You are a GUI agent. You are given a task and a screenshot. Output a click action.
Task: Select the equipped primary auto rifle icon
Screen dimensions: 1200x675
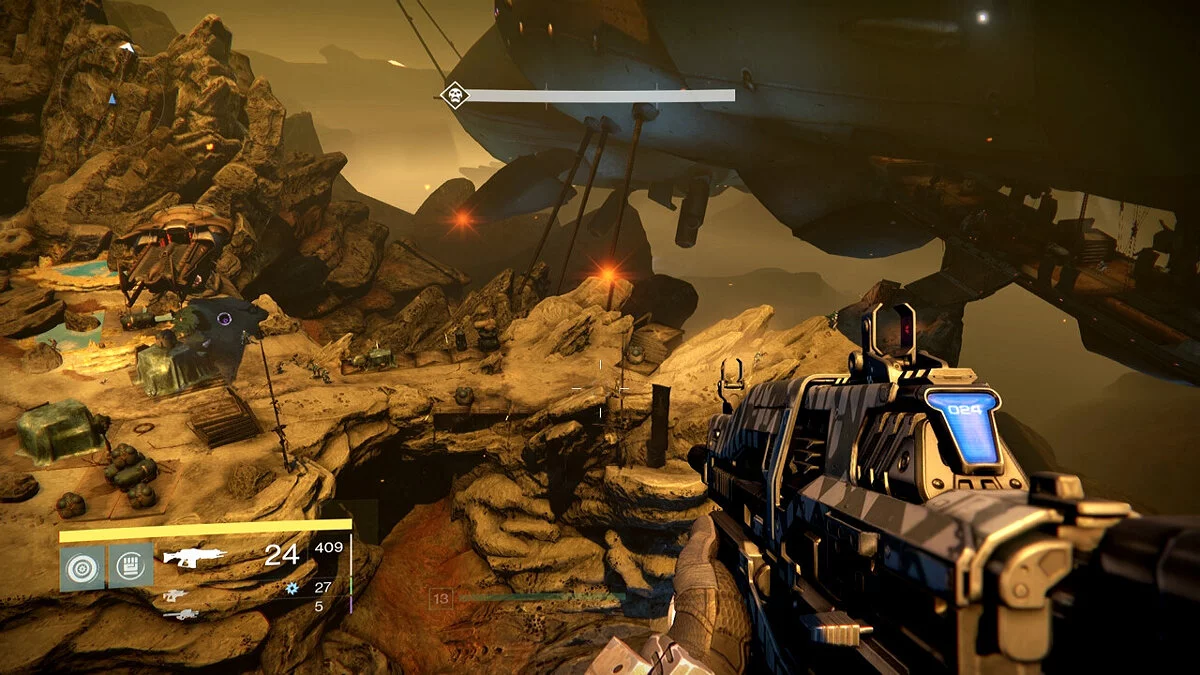click(x=194, y=557)
